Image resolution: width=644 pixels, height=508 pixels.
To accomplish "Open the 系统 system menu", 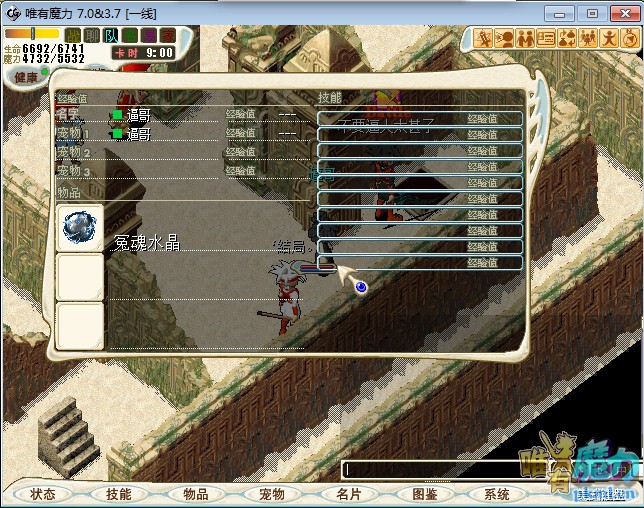I will click(497, 494).
